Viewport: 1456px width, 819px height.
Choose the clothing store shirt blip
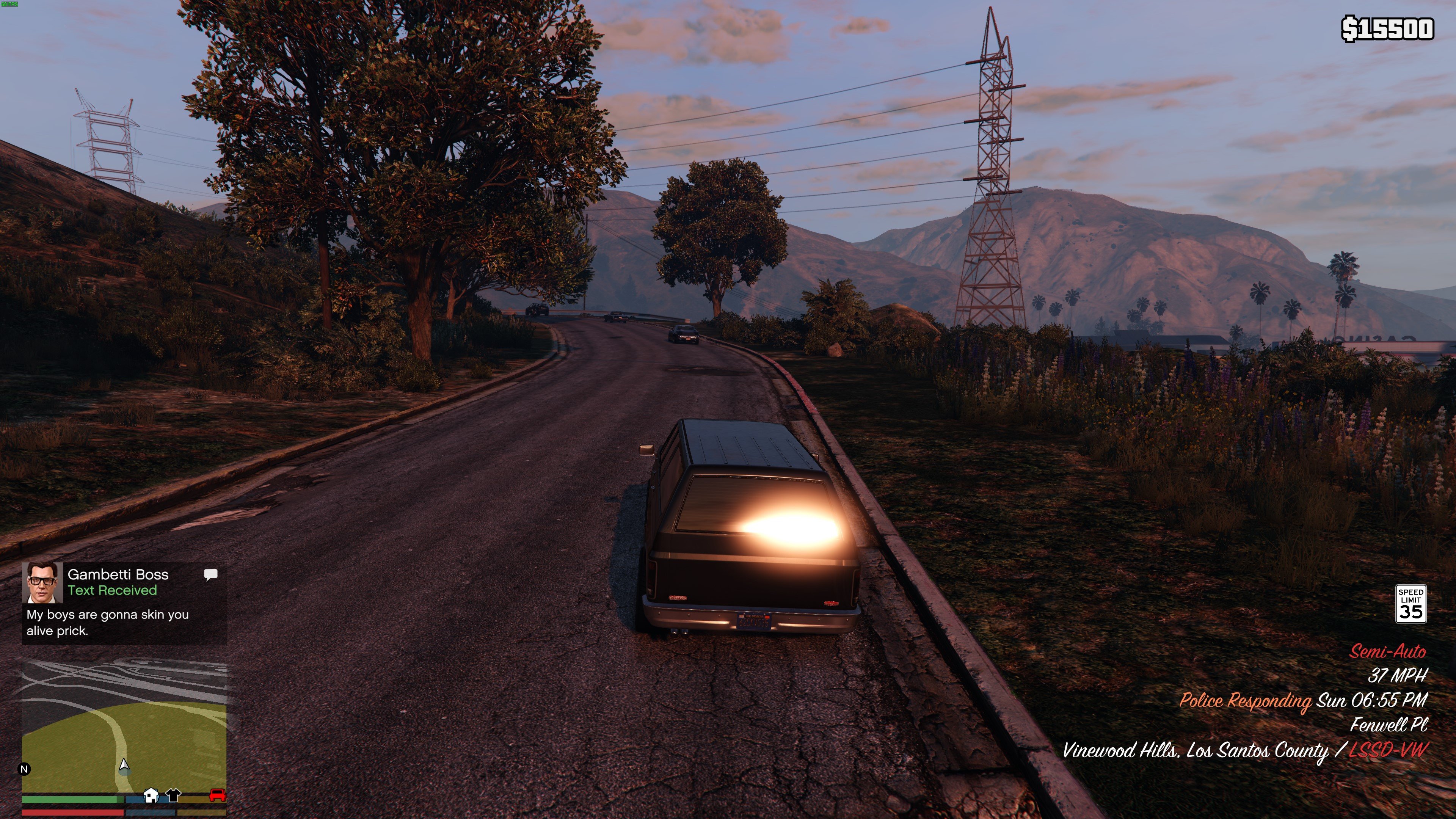(x=173, y=795)
